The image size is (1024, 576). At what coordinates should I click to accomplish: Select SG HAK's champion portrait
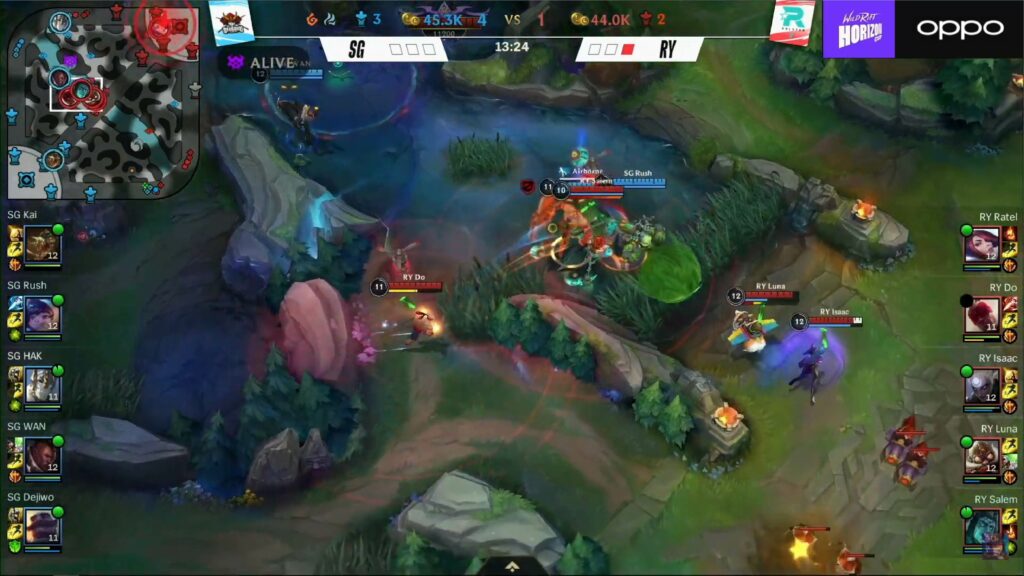click(43, 385)
